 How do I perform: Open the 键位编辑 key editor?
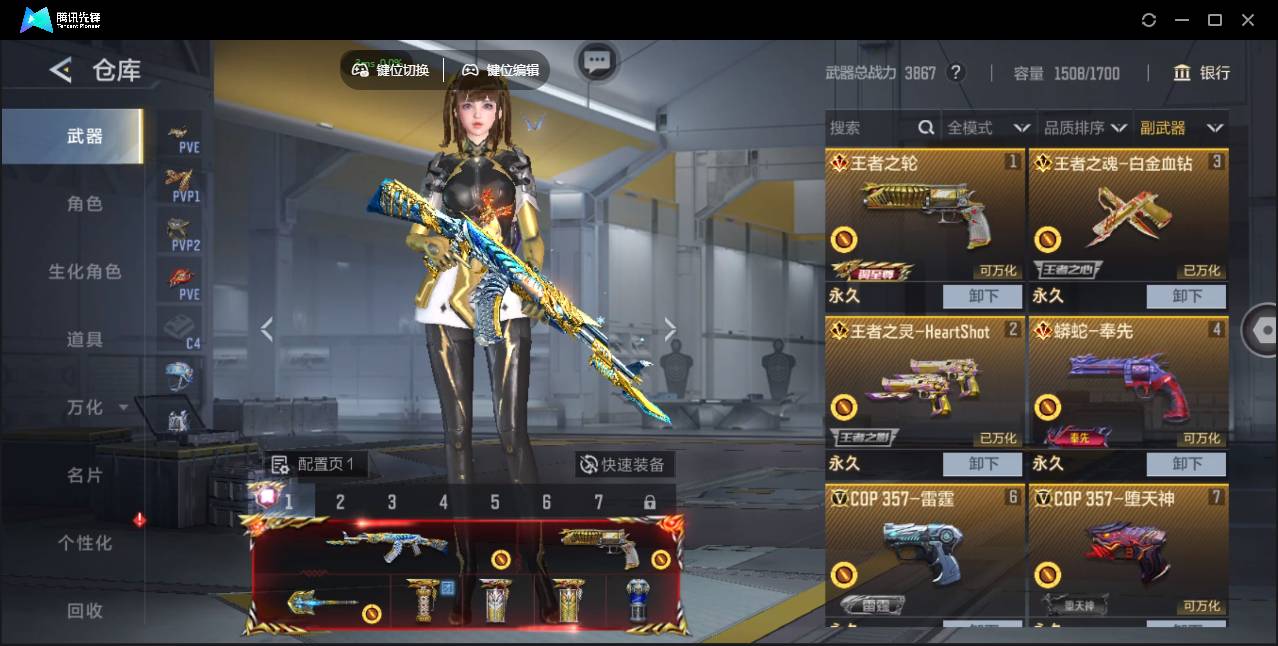(501, 70)
